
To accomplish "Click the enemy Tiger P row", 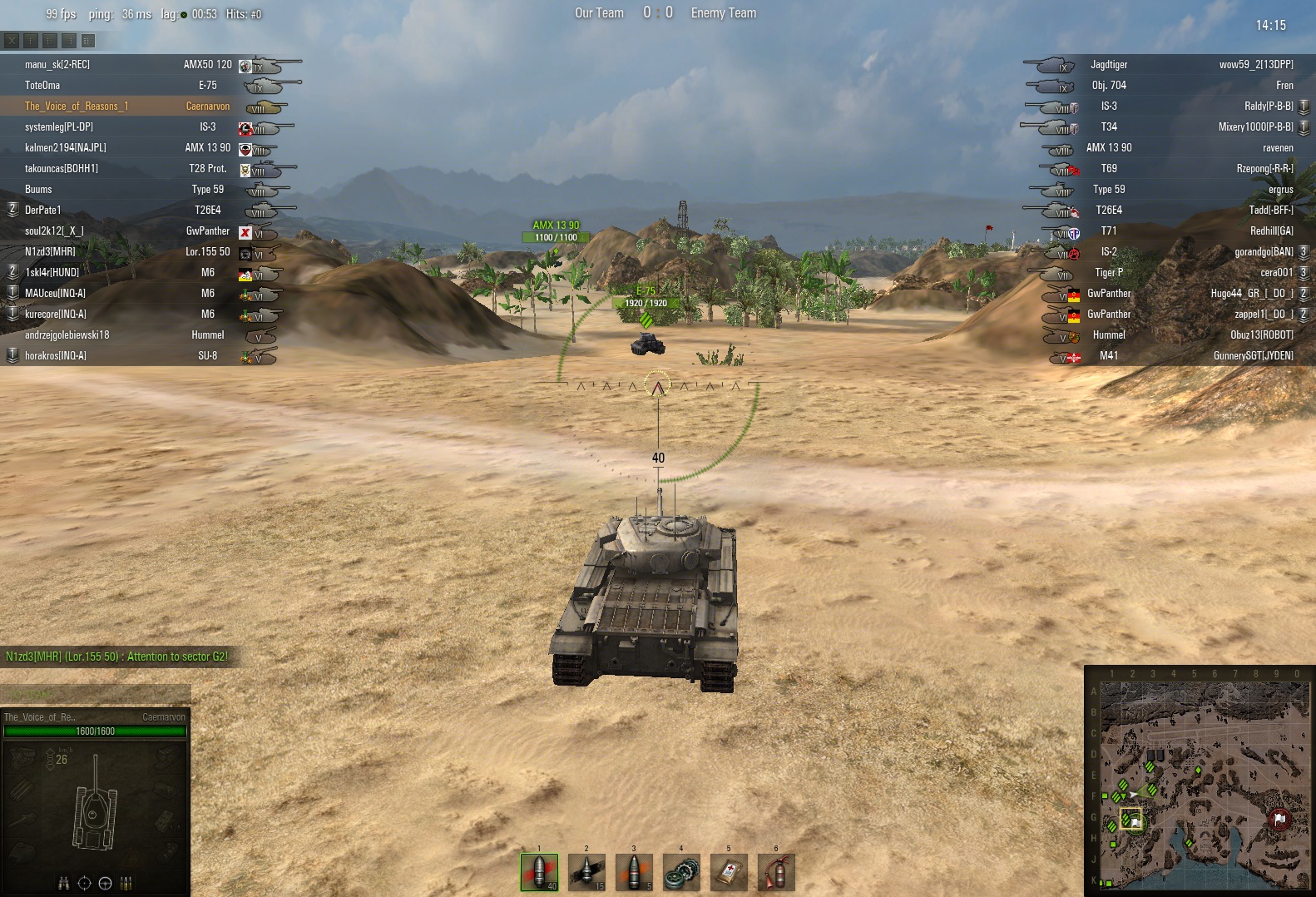I will 1165,273.
